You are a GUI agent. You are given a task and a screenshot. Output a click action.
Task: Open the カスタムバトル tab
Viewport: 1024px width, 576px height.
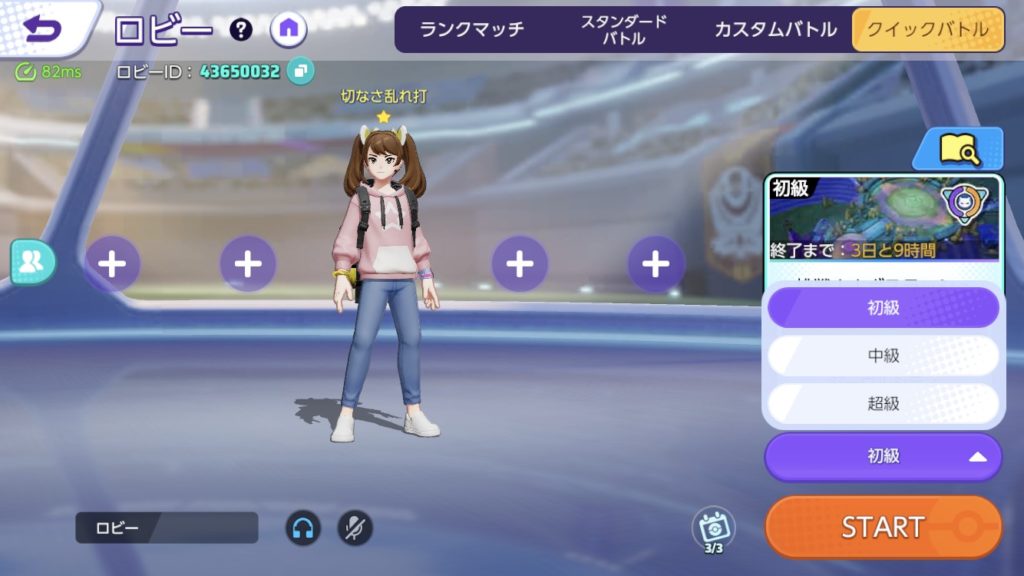(775, 29)
